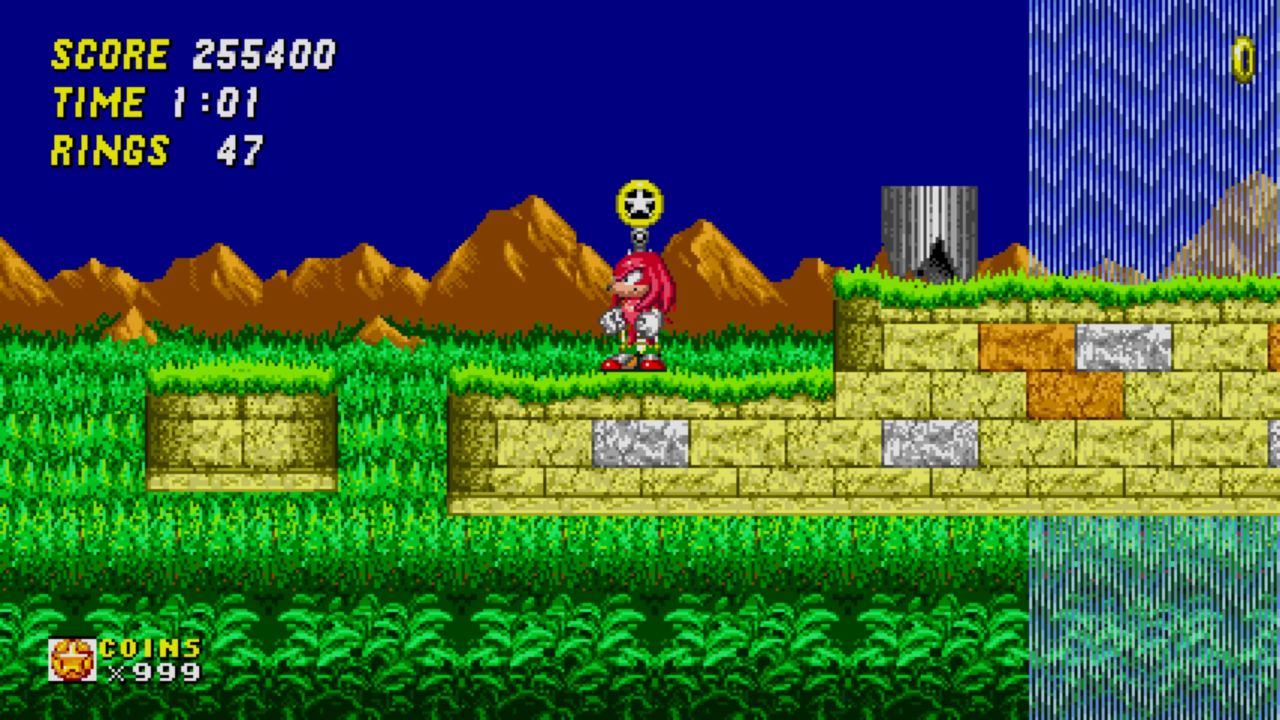Image resolution: width=1280 pixels, height=720 pixels.
Task: Click the spinning ring in the top-right corner
Action: 1243,62
